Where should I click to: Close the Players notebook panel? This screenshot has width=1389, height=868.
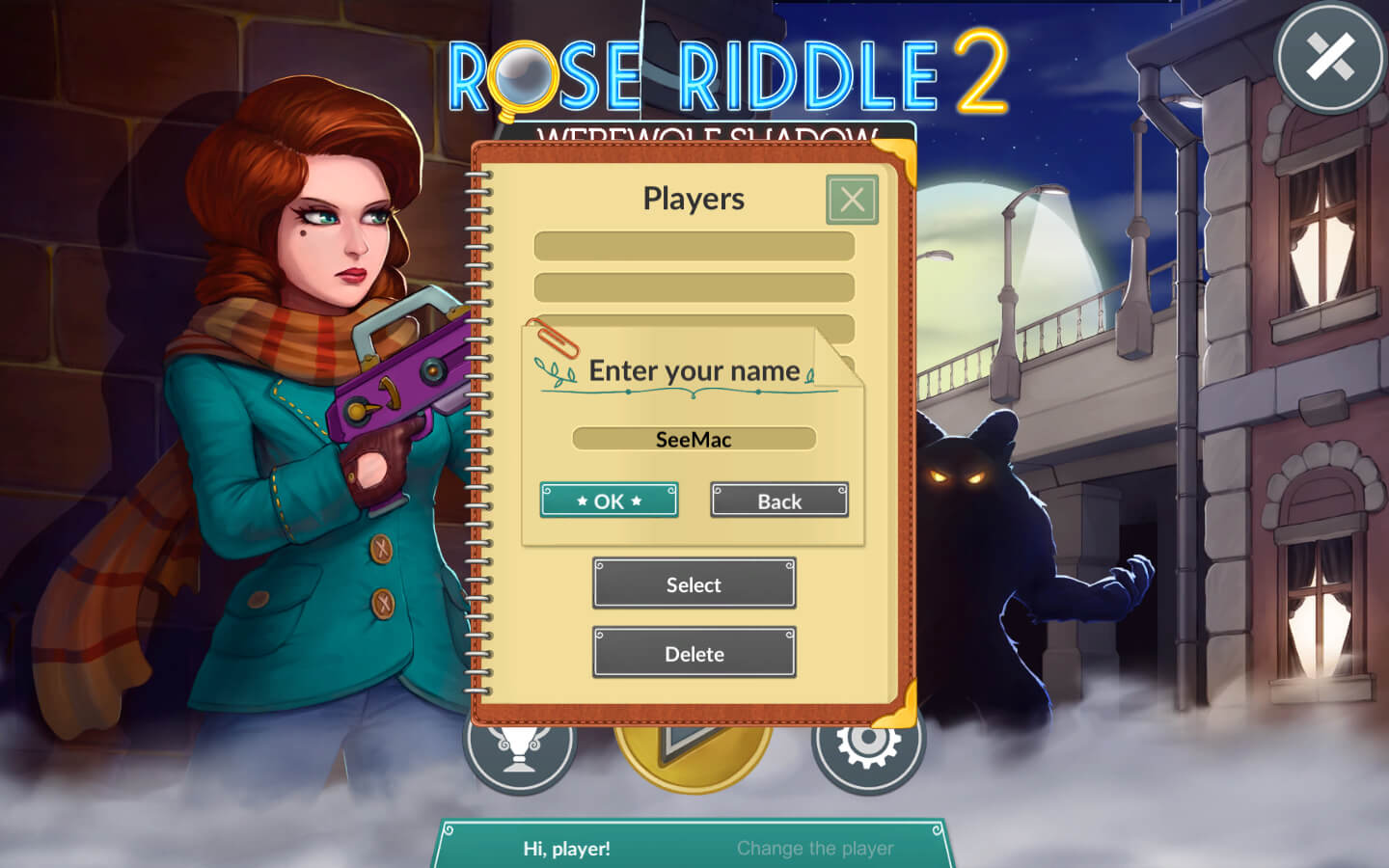click(x=852, y=200)
